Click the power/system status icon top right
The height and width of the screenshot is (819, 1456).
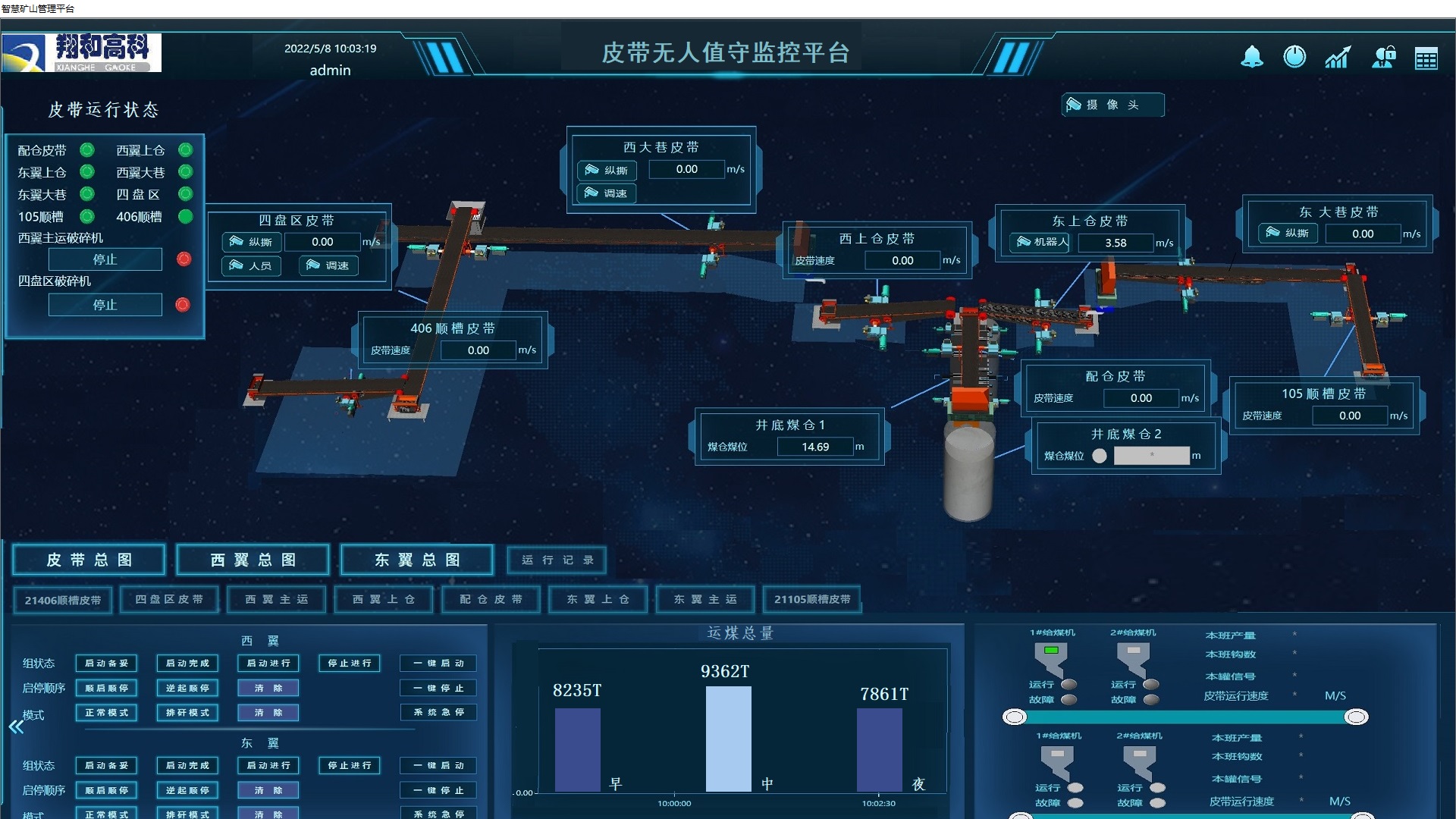click(x=1294, y=56)
